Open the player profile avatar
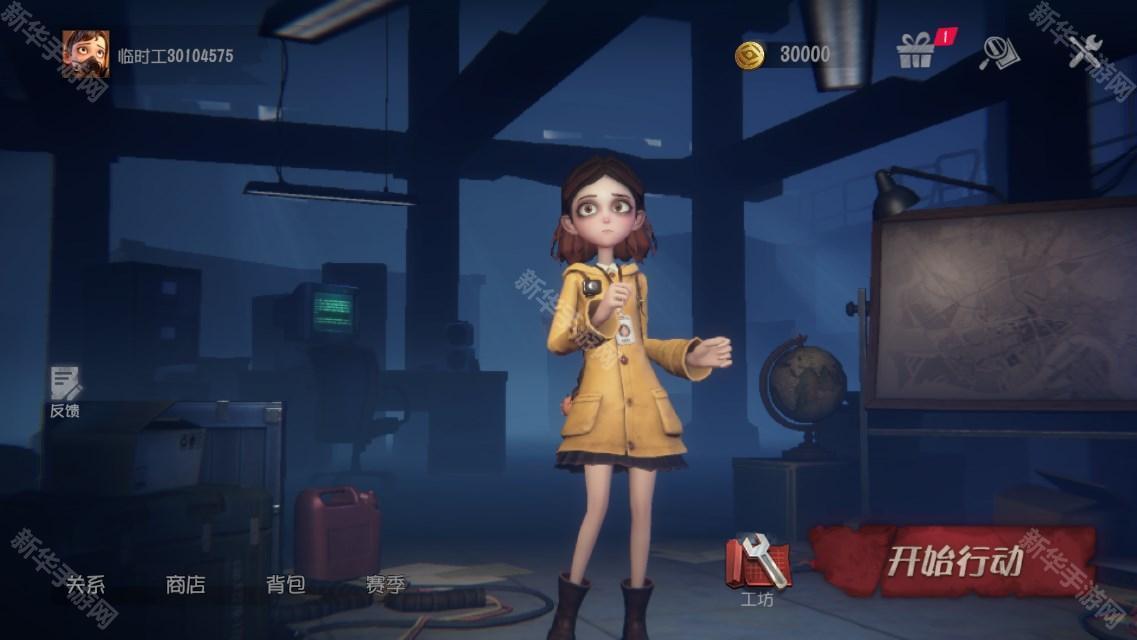The width and height of the screenshot is (1137, 640). point(86,54)
